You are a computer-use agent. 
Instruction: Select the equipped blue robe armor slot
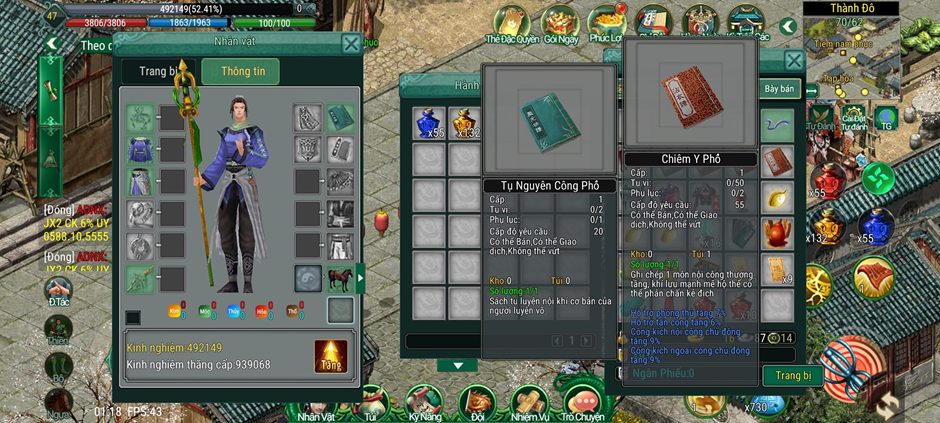141,150
